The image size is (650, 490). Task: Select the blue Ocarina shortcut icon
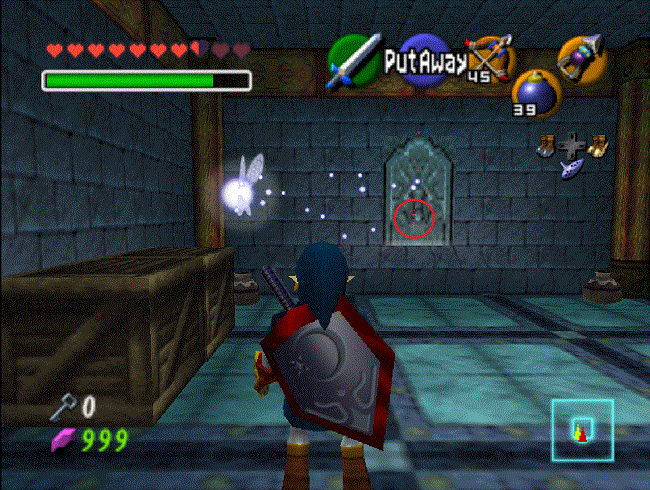pyautogui.click(x=572, y=166)
